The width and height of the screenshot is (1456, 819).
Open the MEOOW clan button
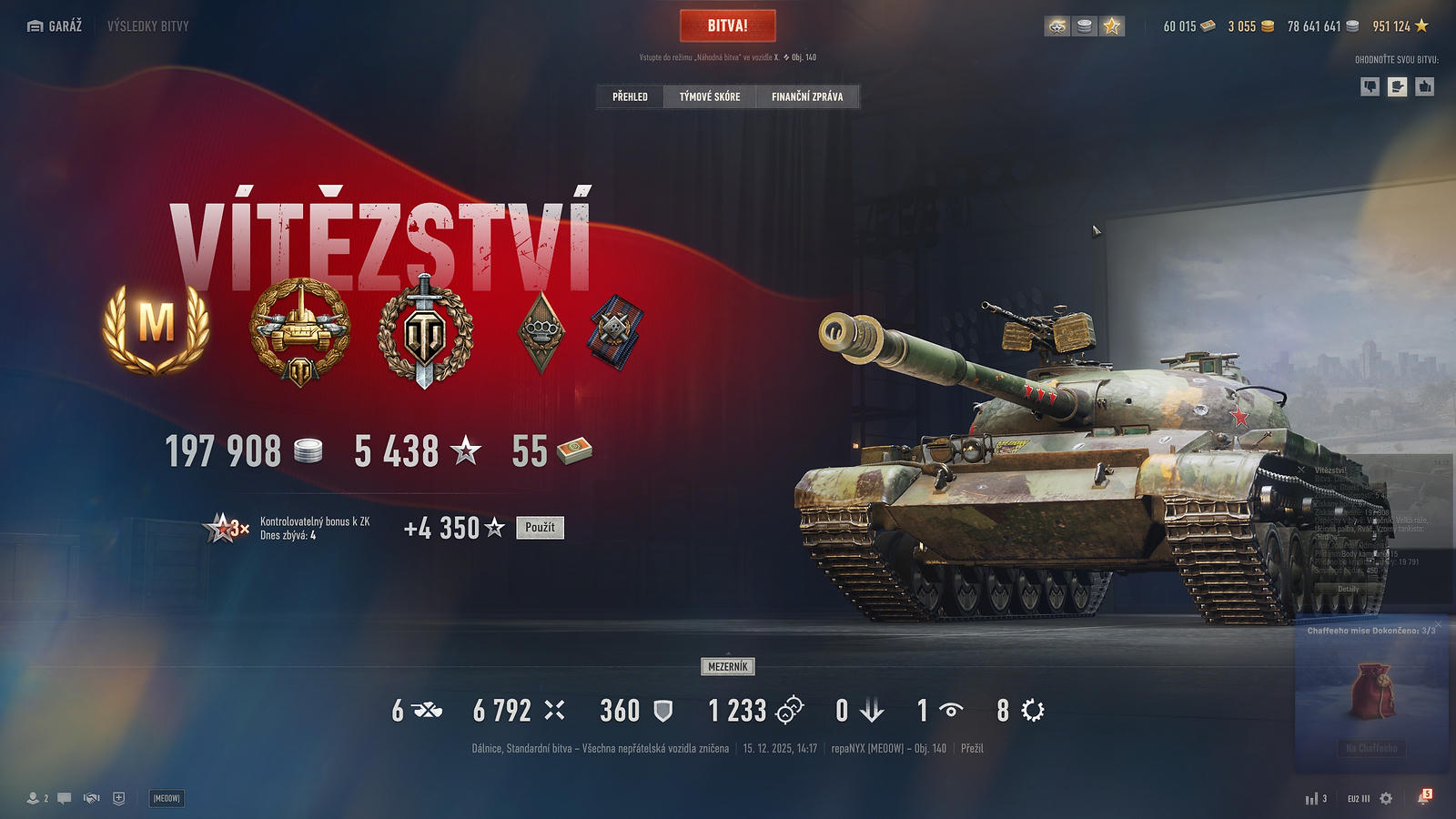(x=167, y=798)
